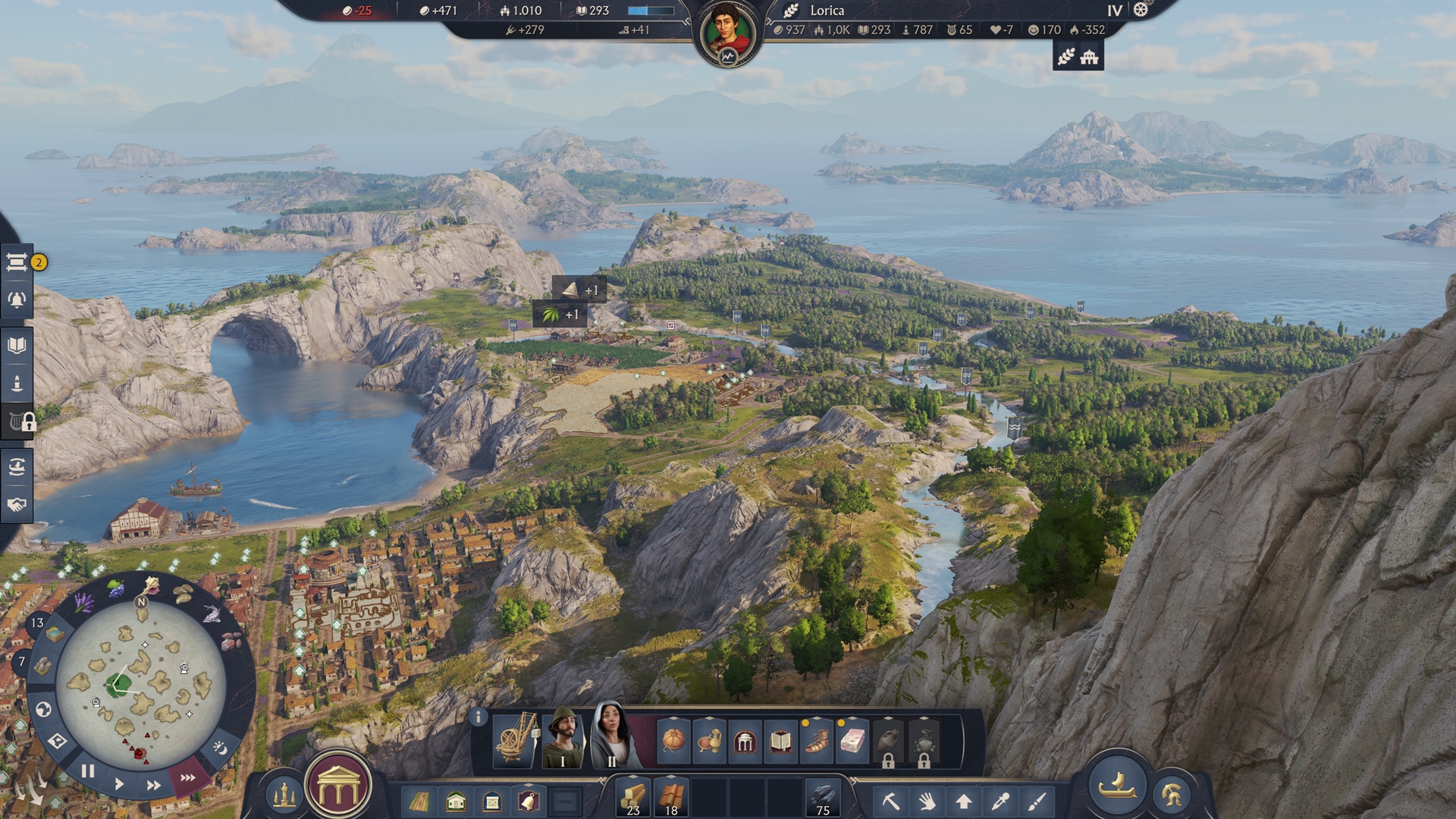Set game speed to triple fast-forward
1456x819 pixels.
click(x=187, y=777)
